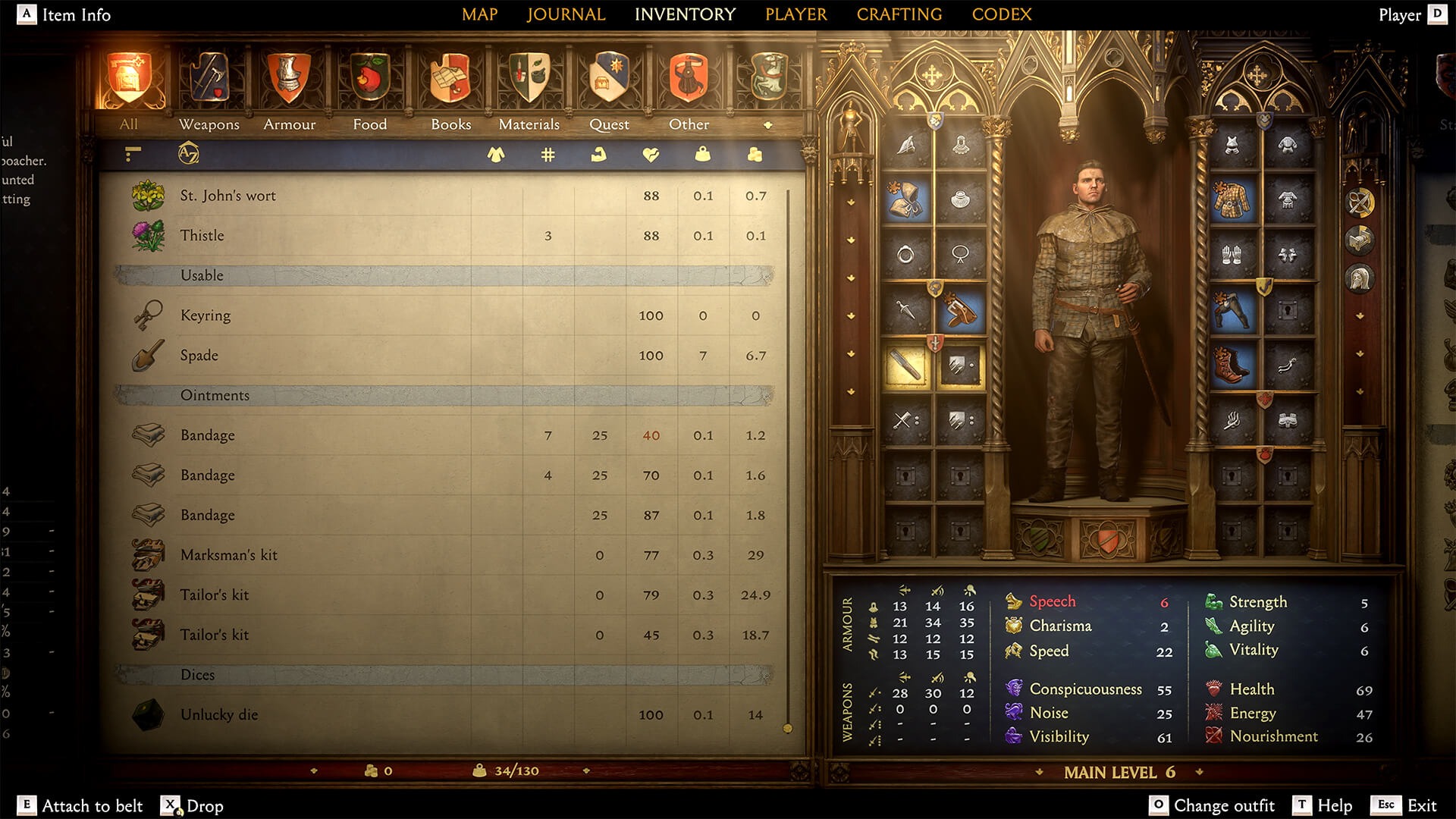The height and width of the screenshot is (819, 1456).
Task: Click the Spade item icon
Action: 149,355
